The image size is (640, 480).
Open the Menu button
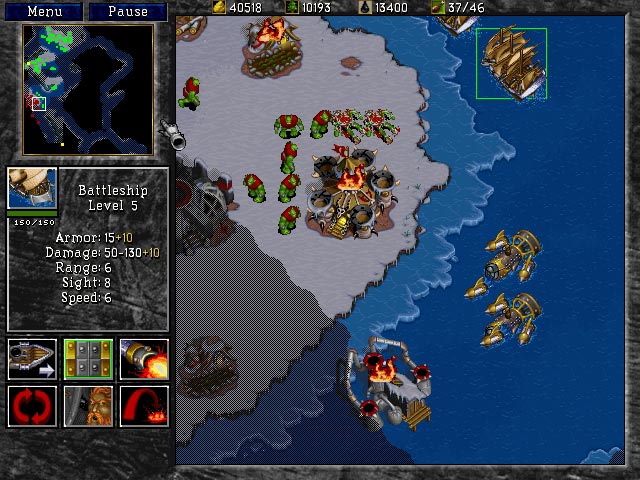pyautogui.click(x=46, y=11)
